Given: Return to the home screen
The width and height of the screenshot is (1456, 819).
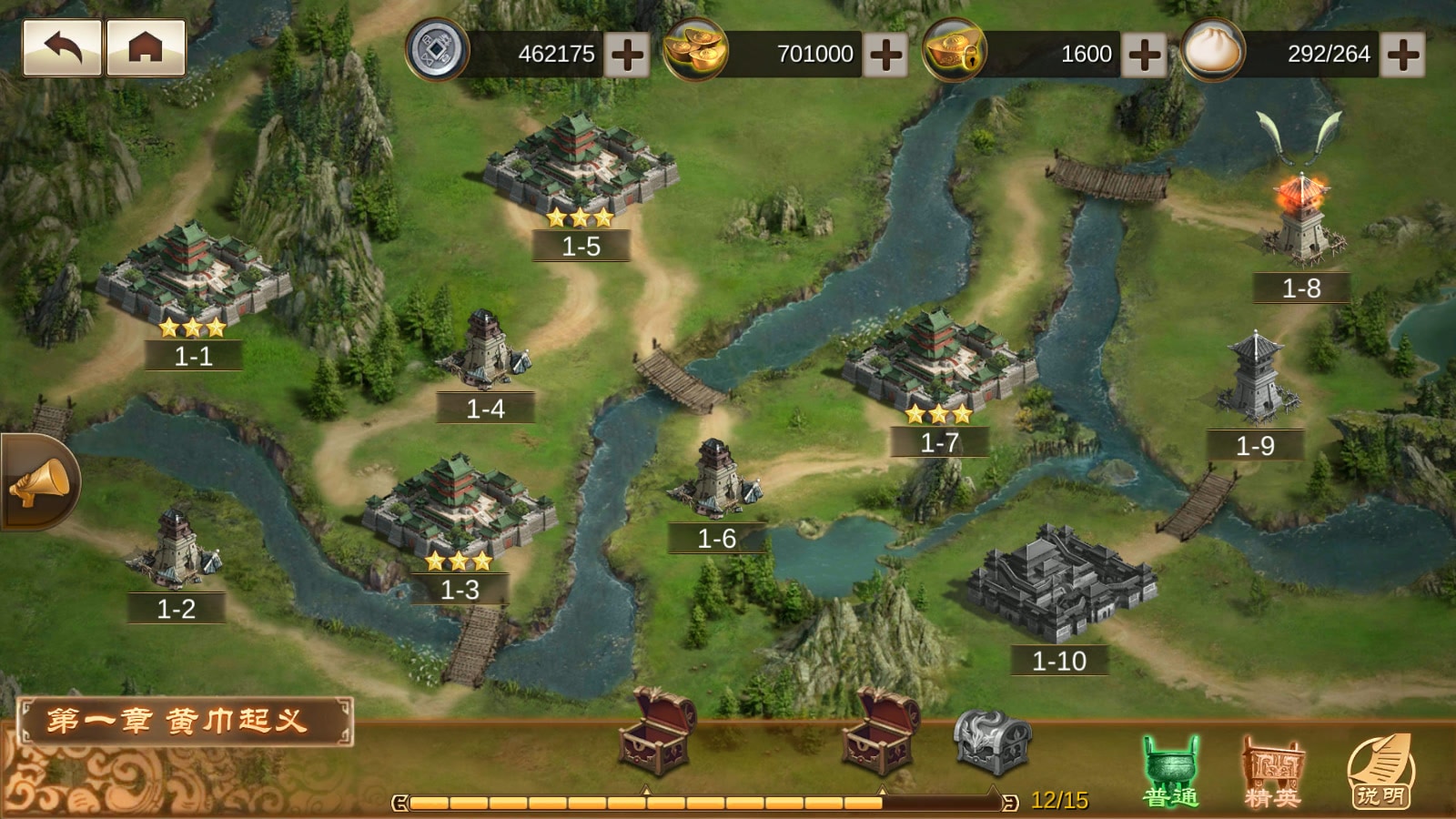Looking at the screenshot, I should [146, 47].
